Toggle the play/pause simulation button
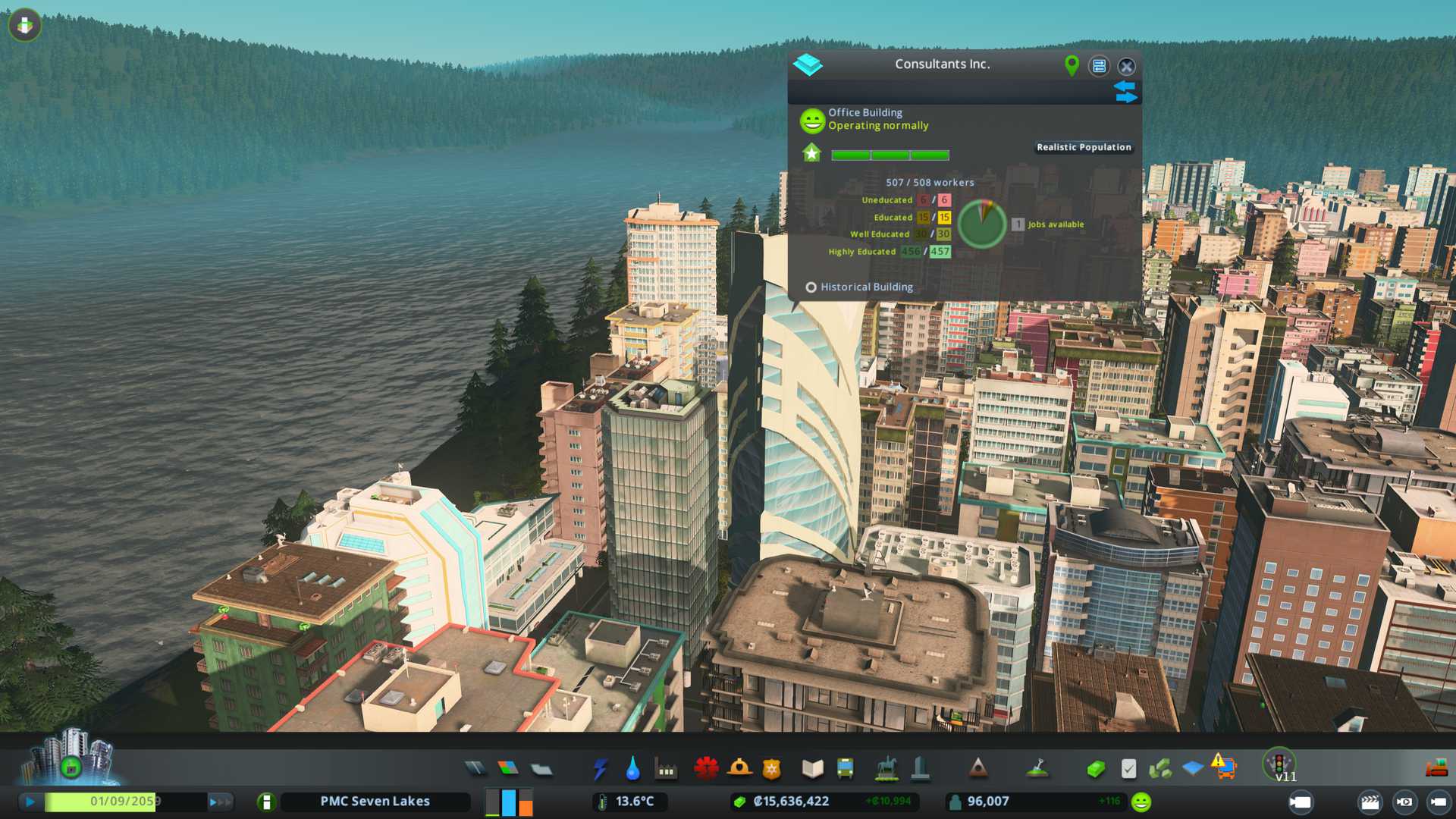The height and width of the screenshot is (819, 1456). coord(30,802)
